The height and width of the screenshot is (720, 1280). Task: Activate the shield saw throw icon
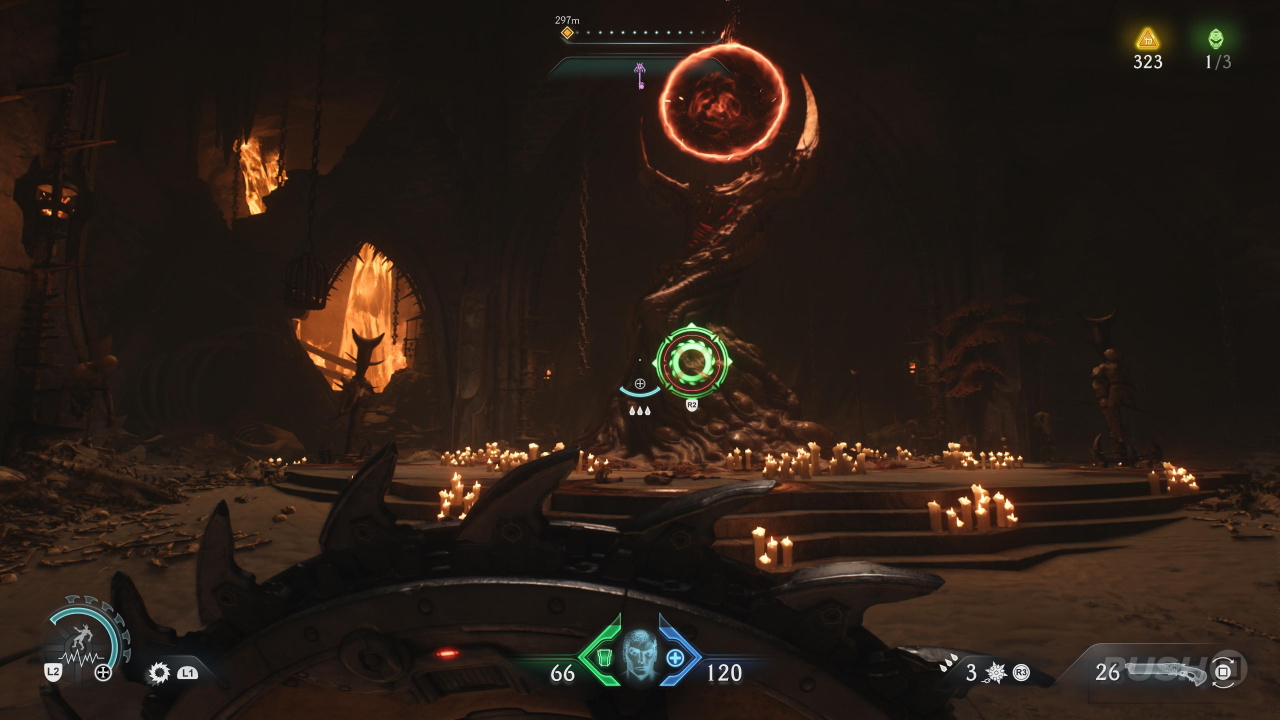(159, 673)
